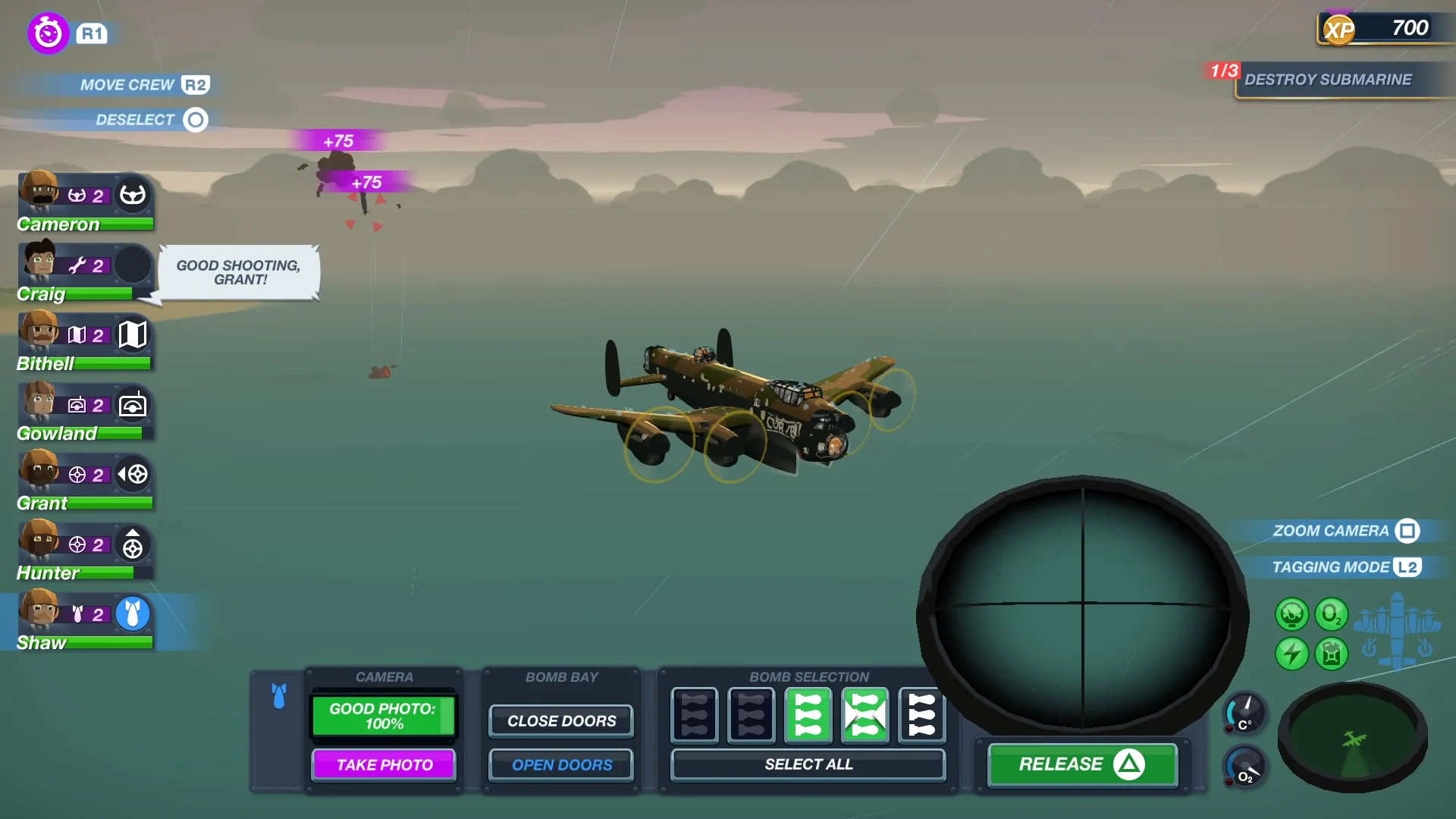This screenshot has height=819, width=1456.
Task: Click Gowland's camera skill icon
Action: (133, 404)
